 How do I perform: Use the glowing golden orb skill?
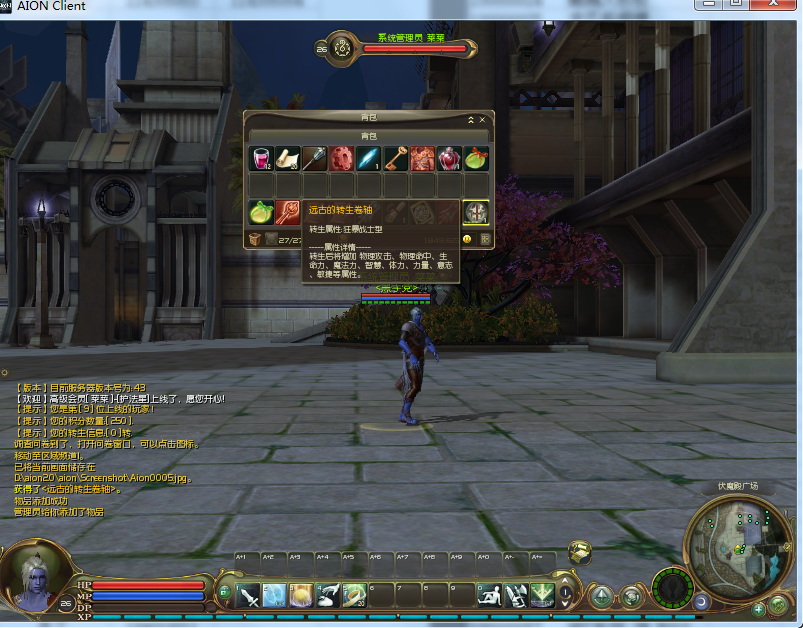(x=301, y=596)
